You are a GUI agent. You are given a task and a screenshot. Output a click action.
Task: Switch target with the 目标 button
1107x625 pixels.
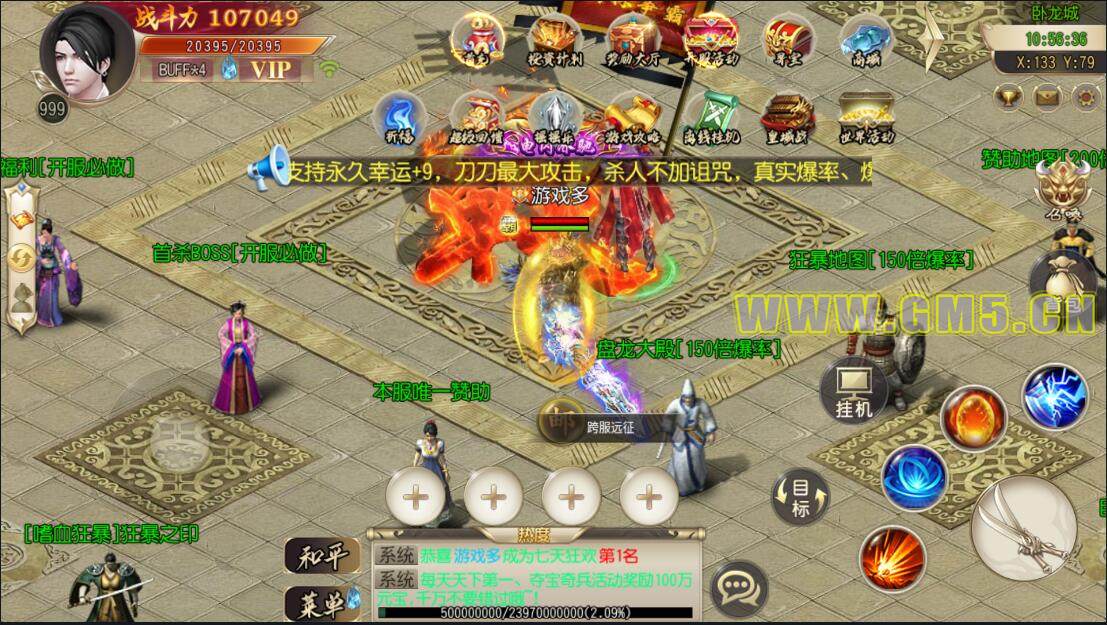tap(801, 497)
